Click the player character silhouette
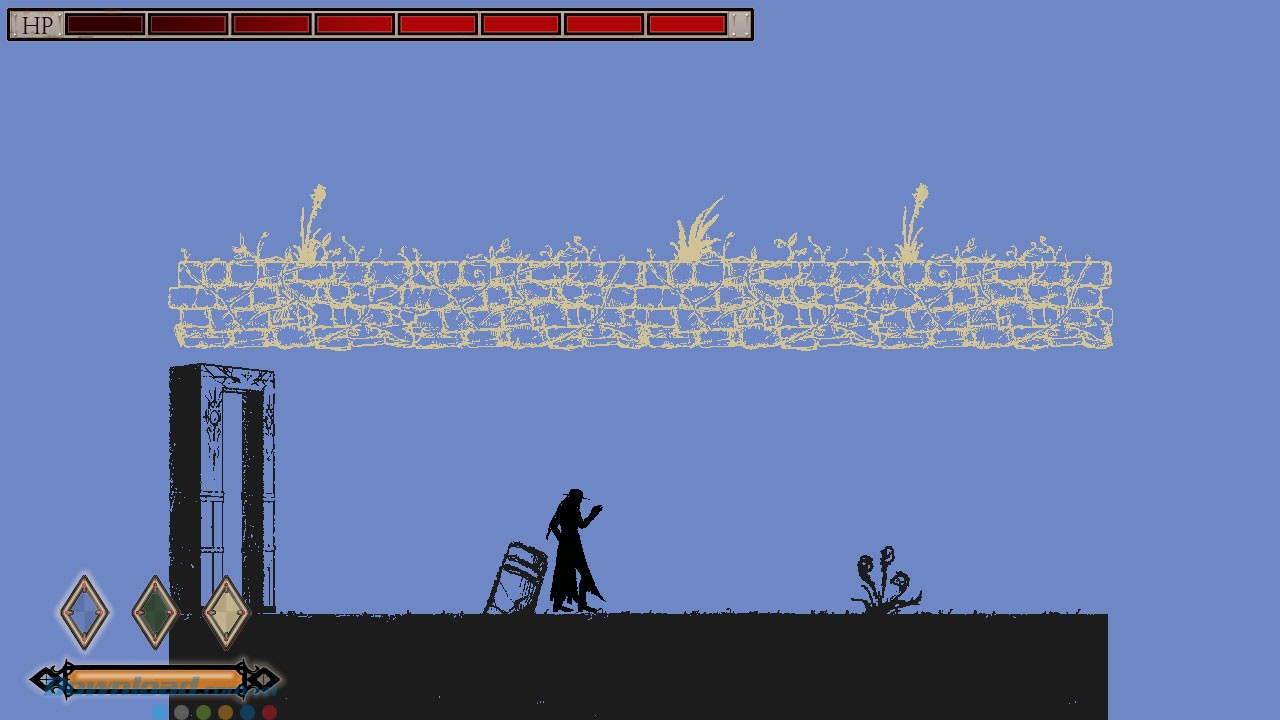Image resolution: width=1280 pixels, height=720 pixels. point(575,550)
